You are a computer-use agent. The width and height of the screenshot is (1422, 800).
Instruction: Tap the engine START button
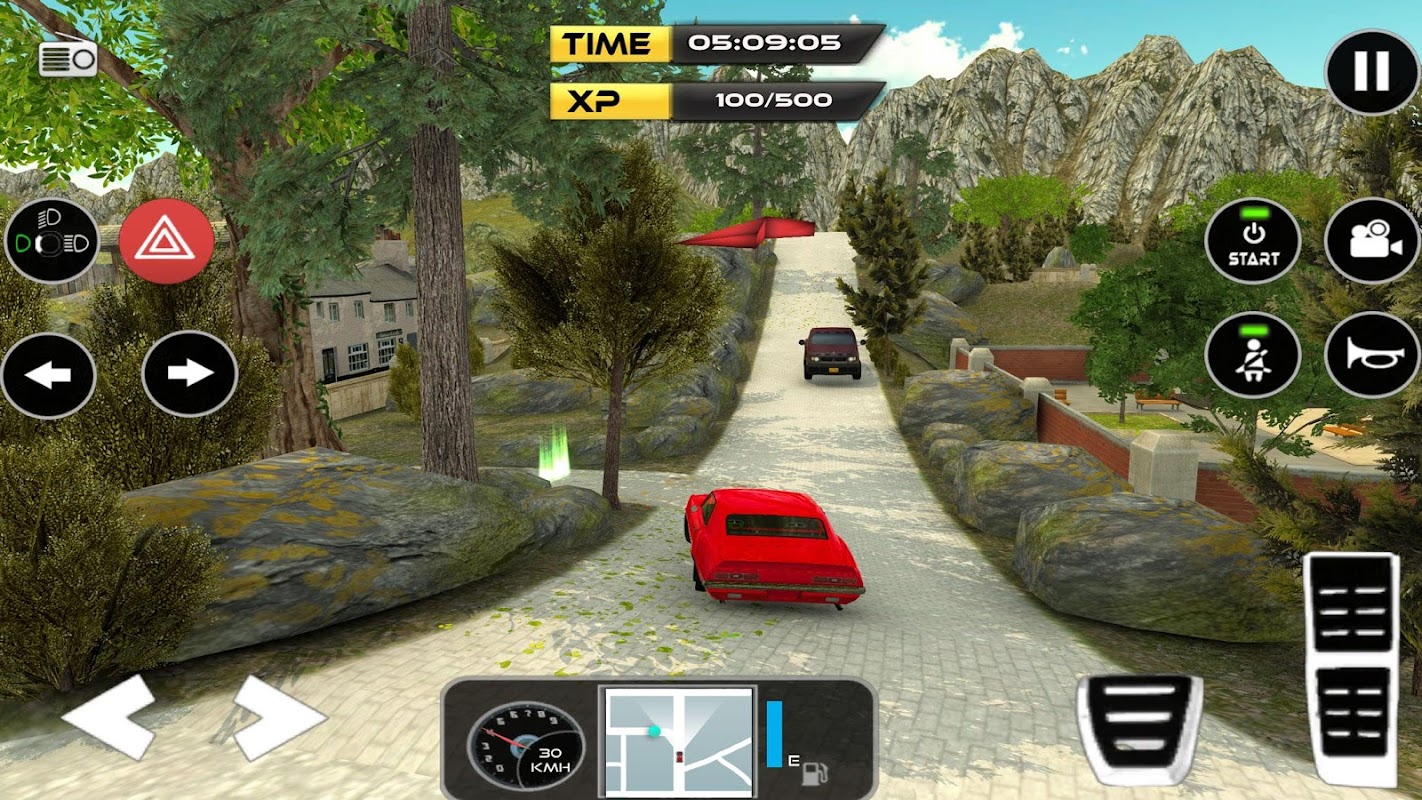pyautogui.click(x=1253, y=242)
